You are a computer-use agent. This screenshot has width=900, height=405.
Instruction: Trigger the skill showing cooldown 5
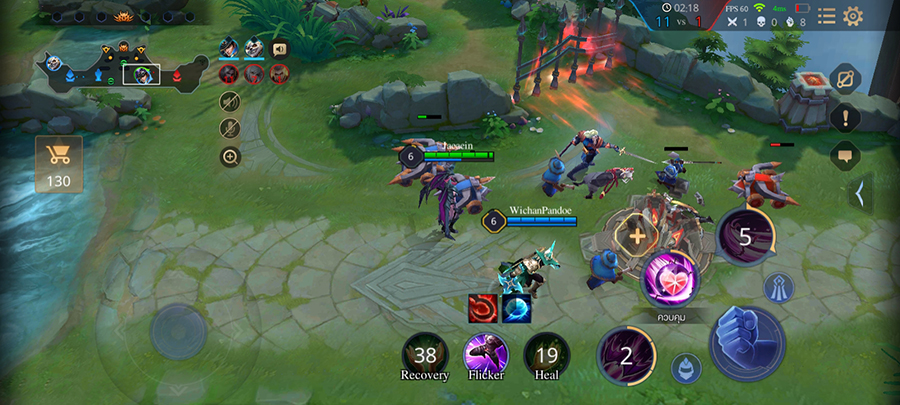coord(744,237)
